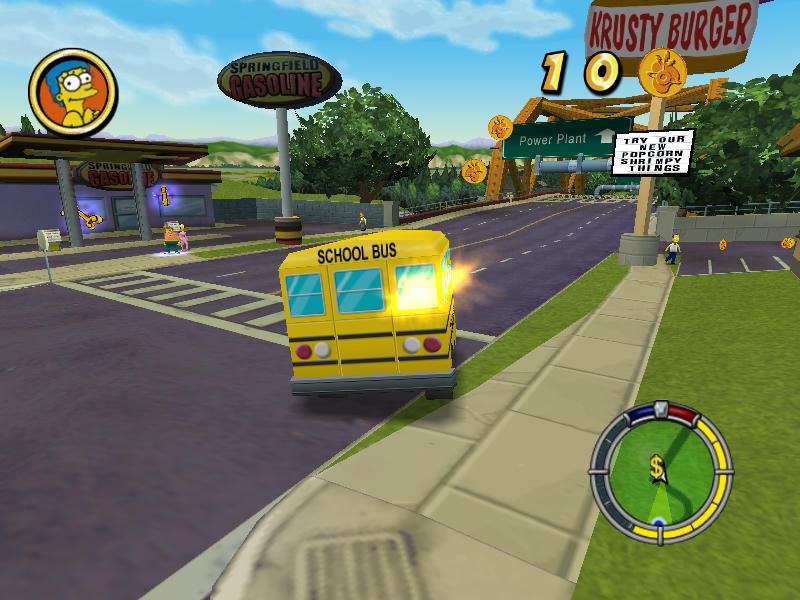This screenshot has height=600, width=800.
Task: Click the Marge character portrait
Action: tap(72, 92)
